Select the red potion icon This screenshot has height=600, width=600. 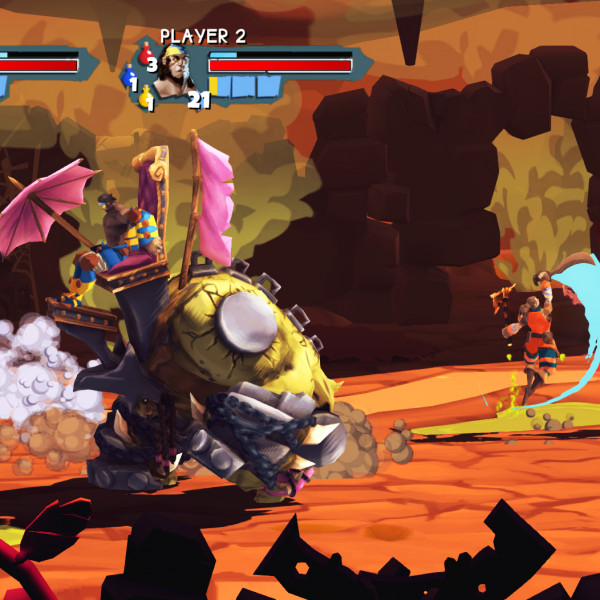point(145,55)
